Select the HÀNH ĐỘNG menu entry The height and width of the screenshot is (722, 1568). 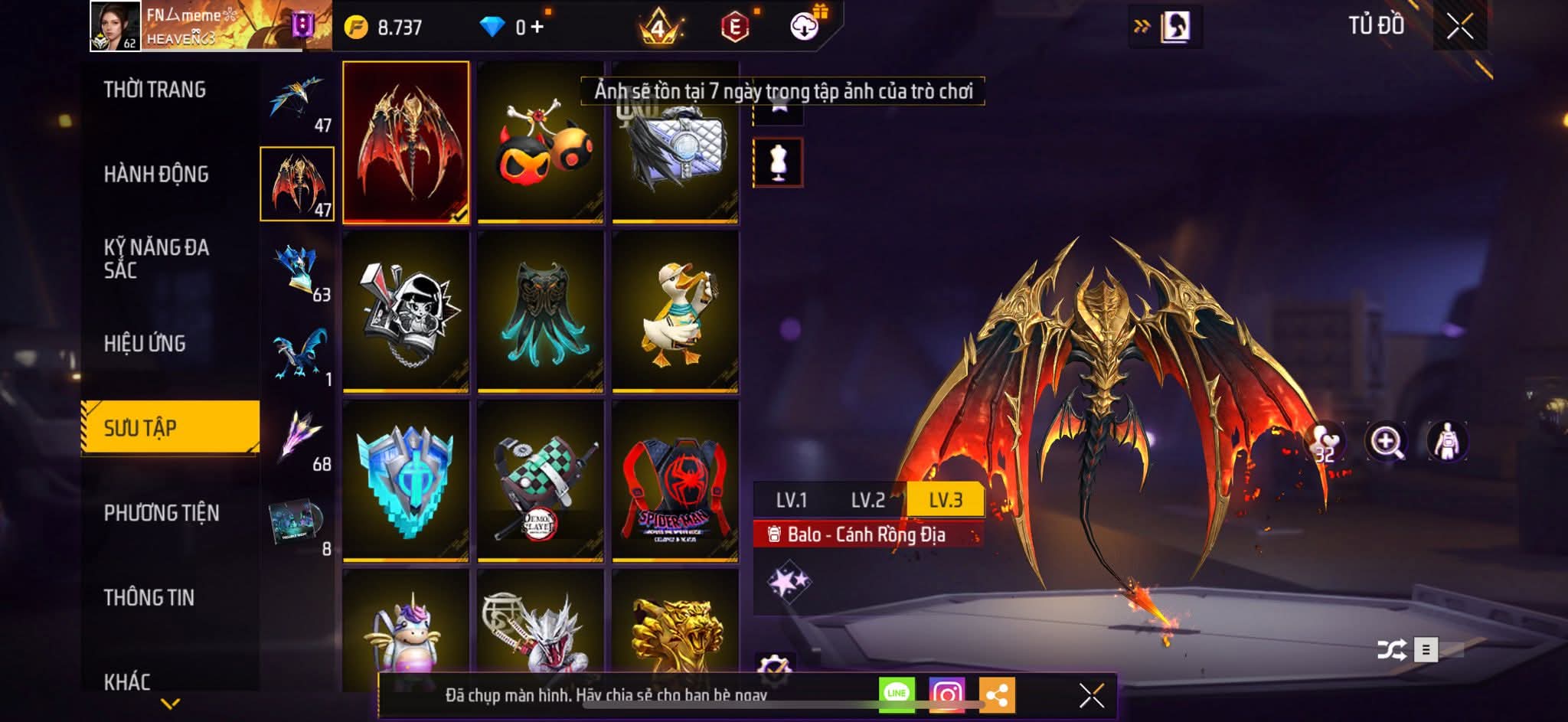(x=156, y=175)
